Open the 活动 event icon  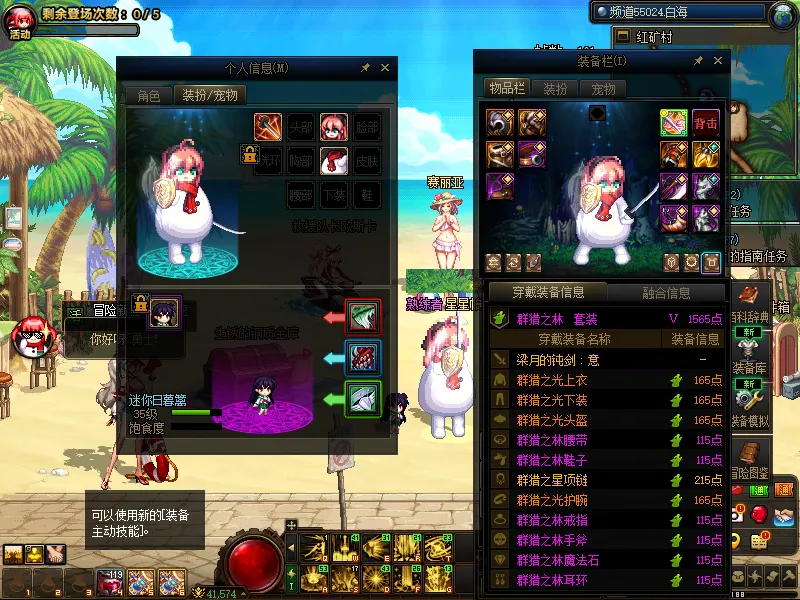pyautogui.click(x=20, y=22)
